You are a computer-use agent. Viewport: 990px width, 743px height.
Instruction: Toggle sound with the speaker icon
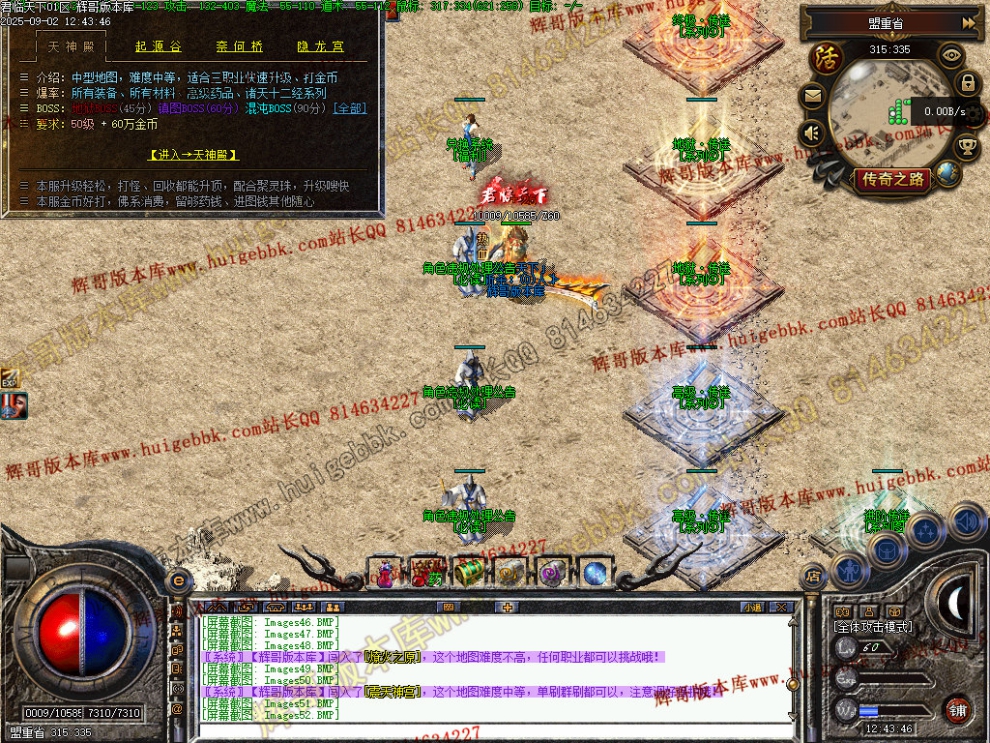[812, 132]
